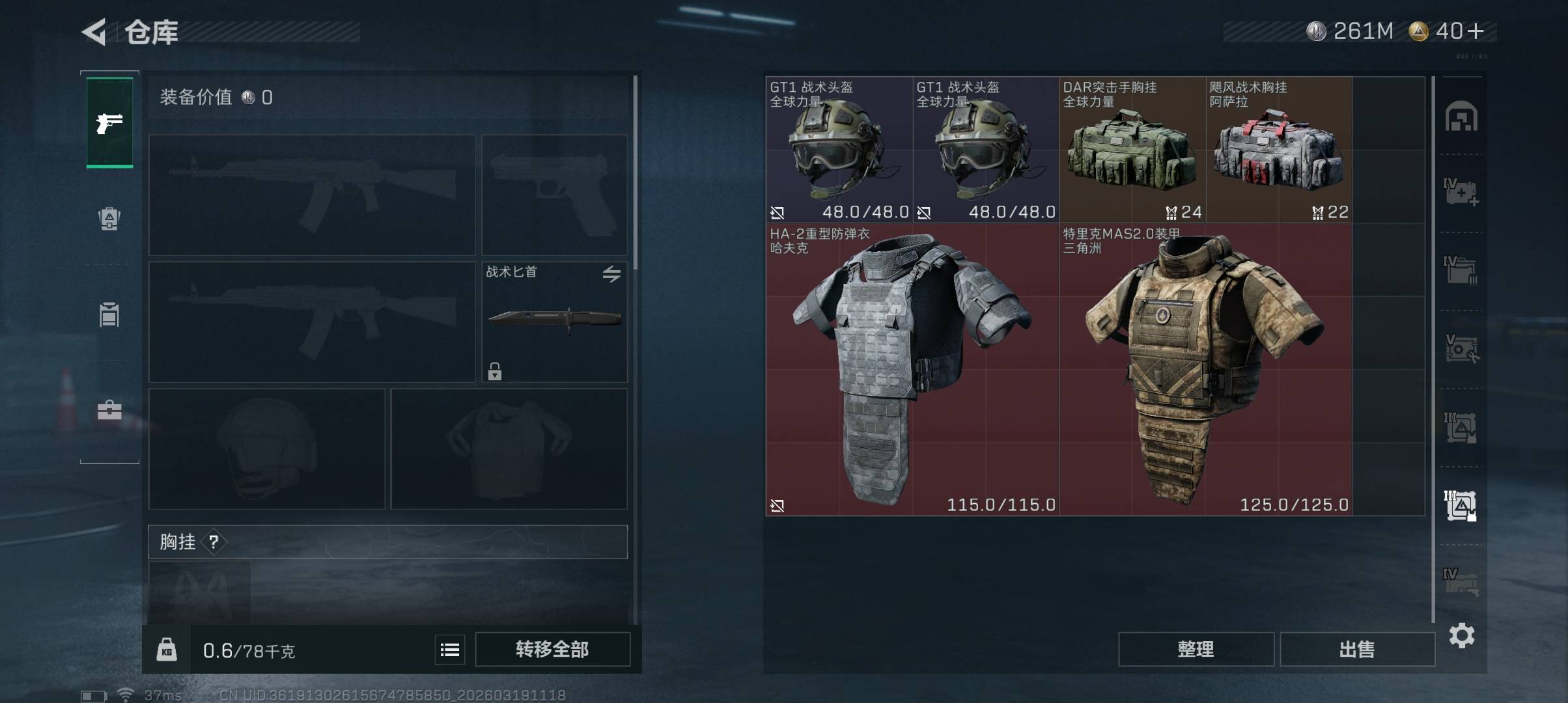Click the 转移全部 transfer all button
Viewport: 1568px width, 703px height.
point(552,650)
